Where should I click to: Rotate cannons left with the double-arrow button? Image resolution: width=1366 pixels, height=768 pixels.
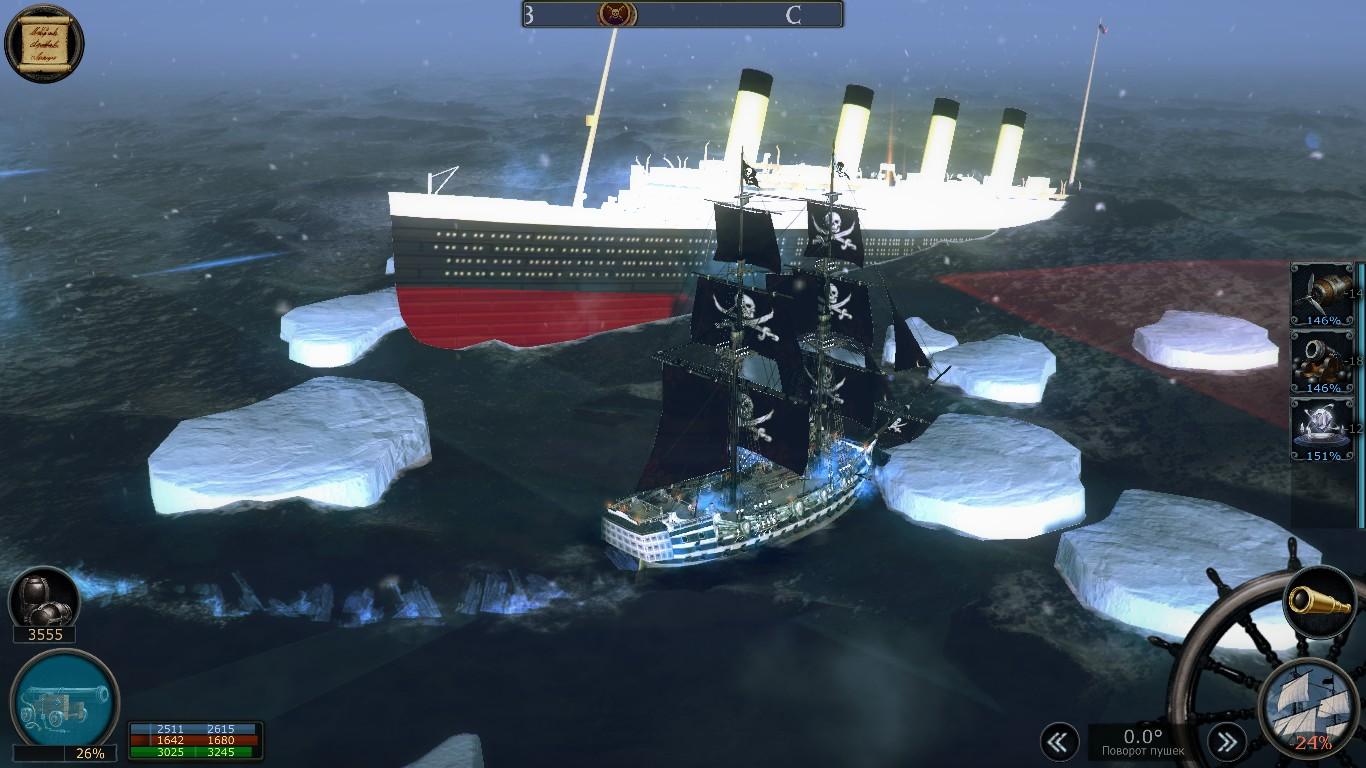(1059, 742)
